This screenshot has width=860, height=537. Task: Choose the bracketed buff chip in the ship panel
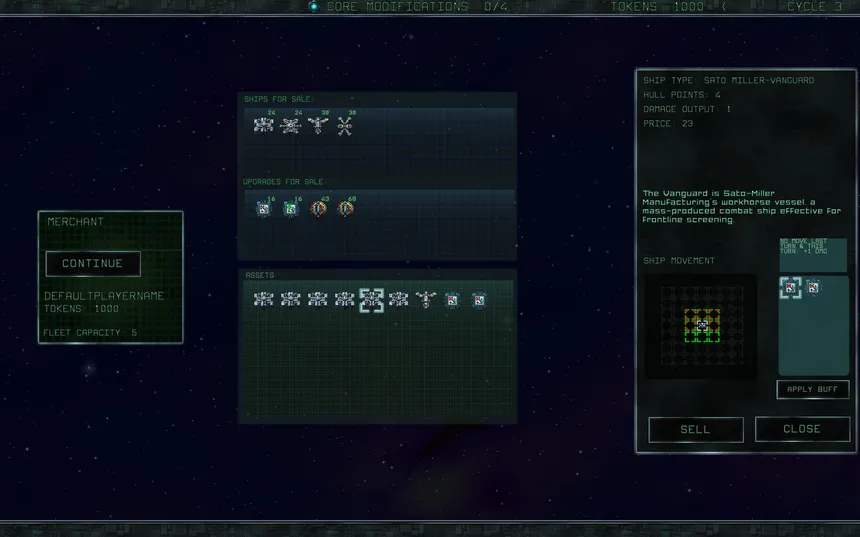[790, 289]
